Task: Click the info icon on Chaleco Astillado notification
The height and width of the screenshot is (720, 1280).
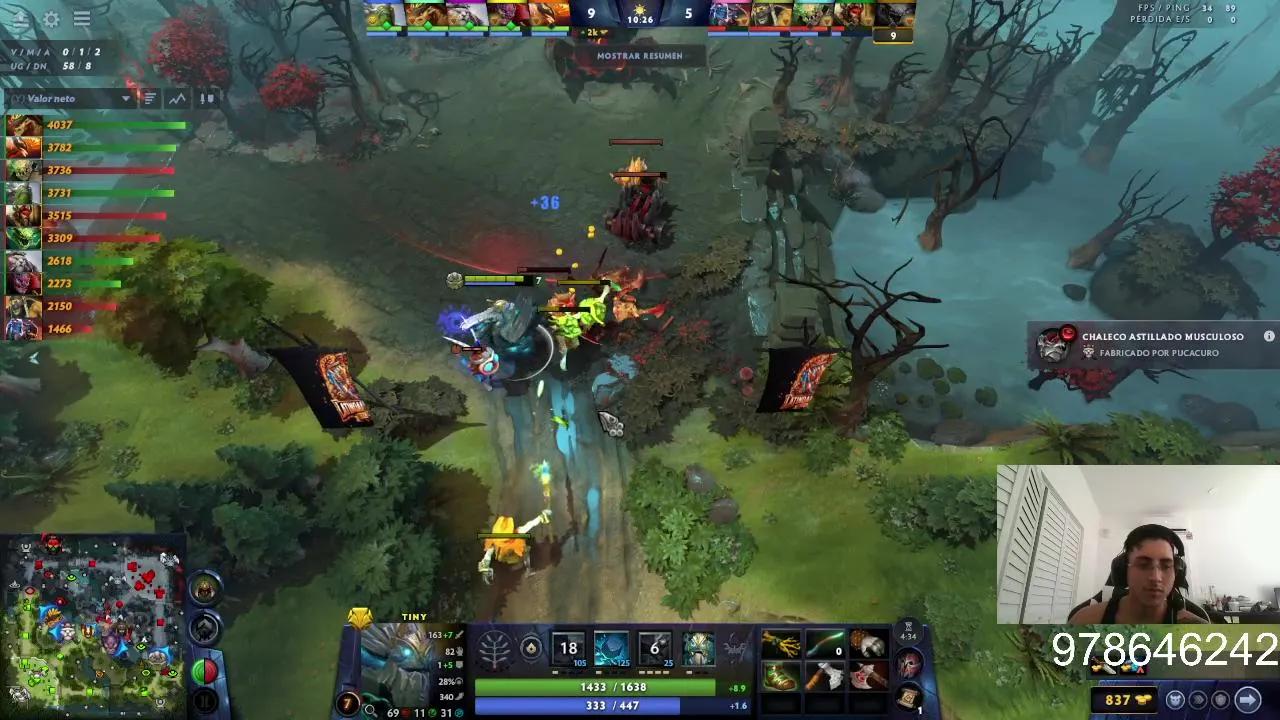Action: [1268, 337]
